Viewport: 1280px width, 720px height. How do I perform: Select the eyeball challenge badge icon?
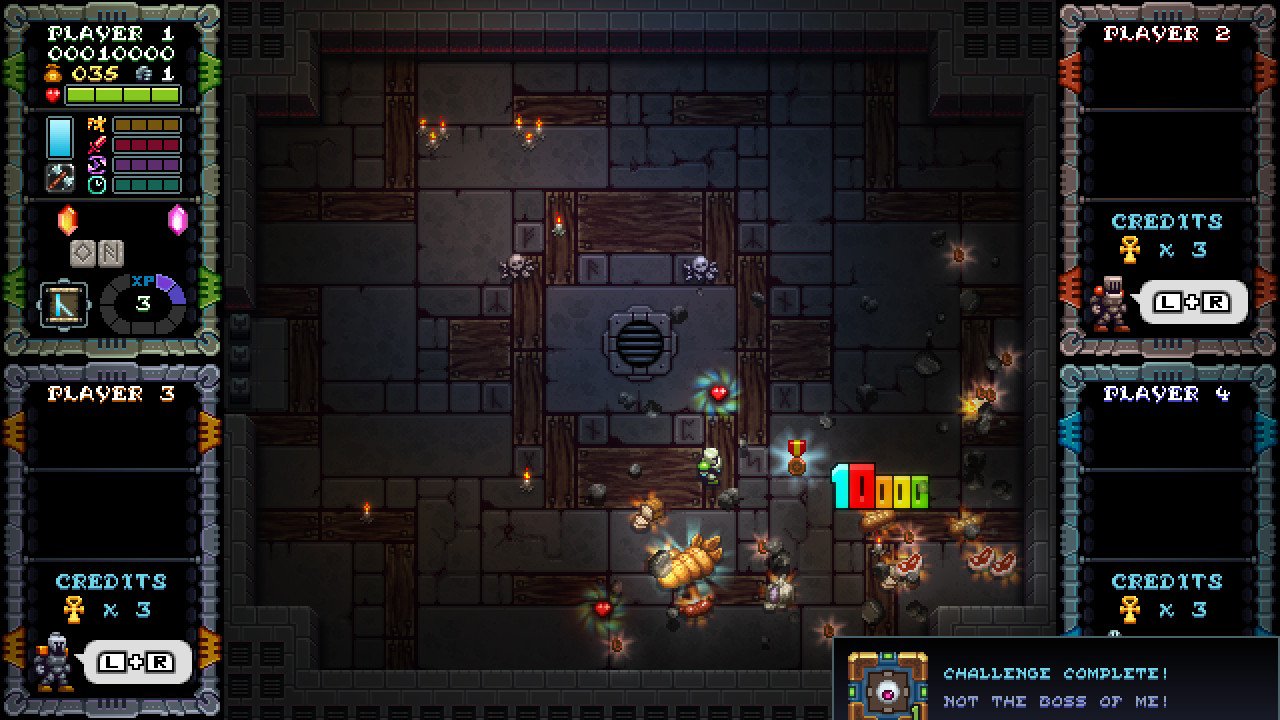tap(887, 688)
